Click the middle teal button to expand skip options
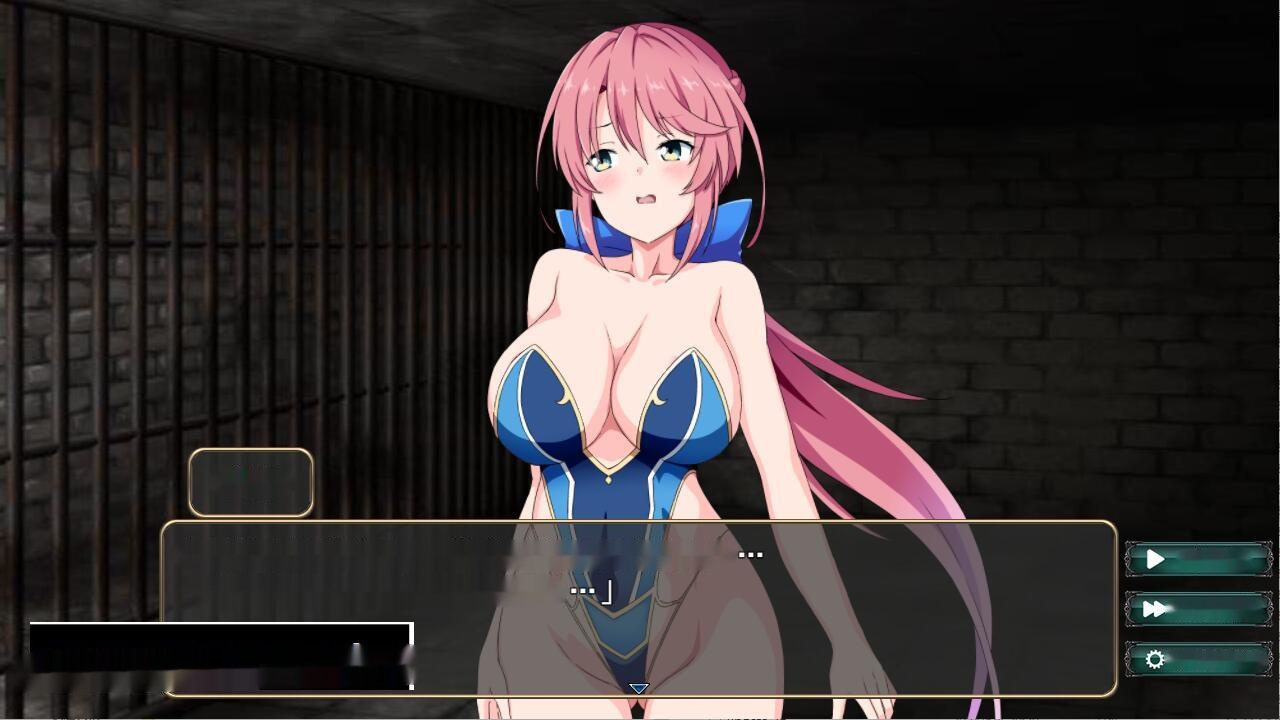This screenshot has width=1280, height=720. (1197, 609)
